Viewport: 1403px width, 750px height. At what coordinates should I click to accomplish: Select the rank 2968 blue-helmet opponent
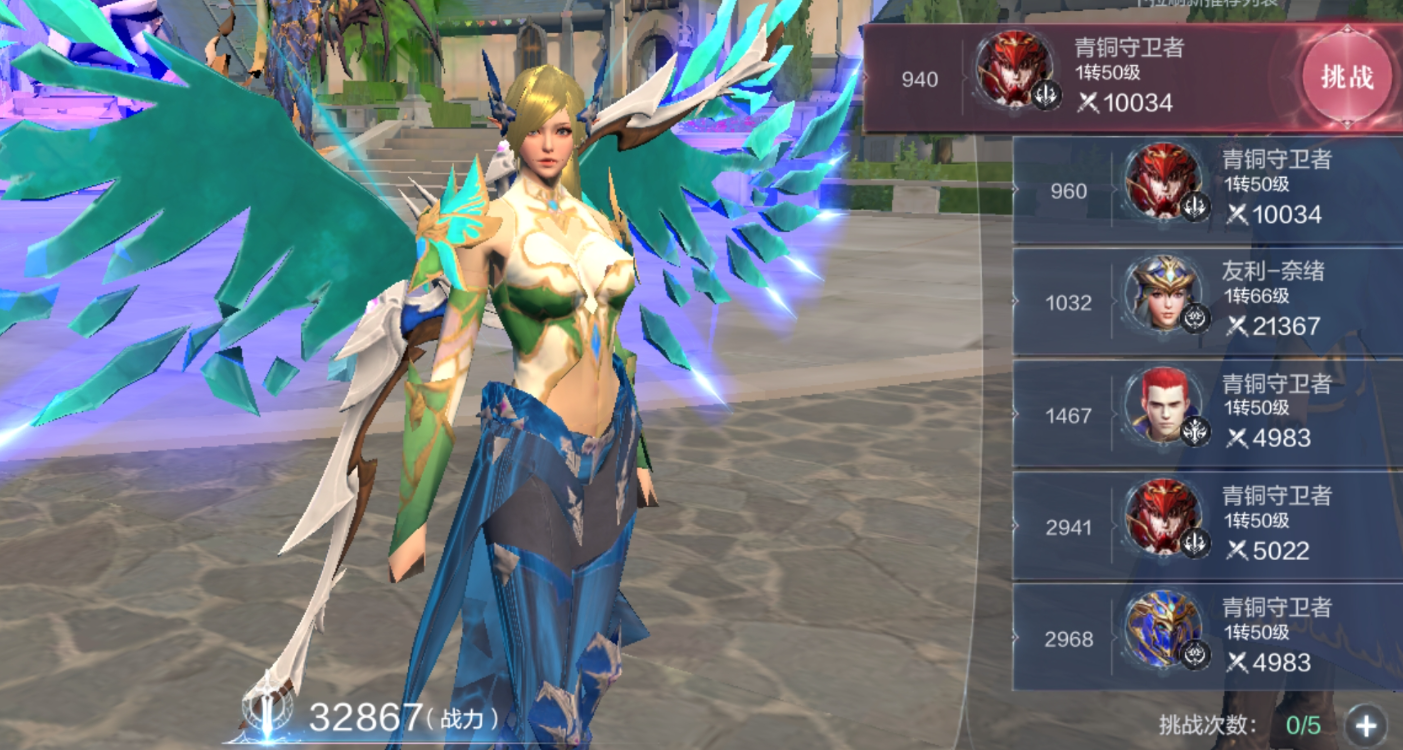(x=1207, y=638)
